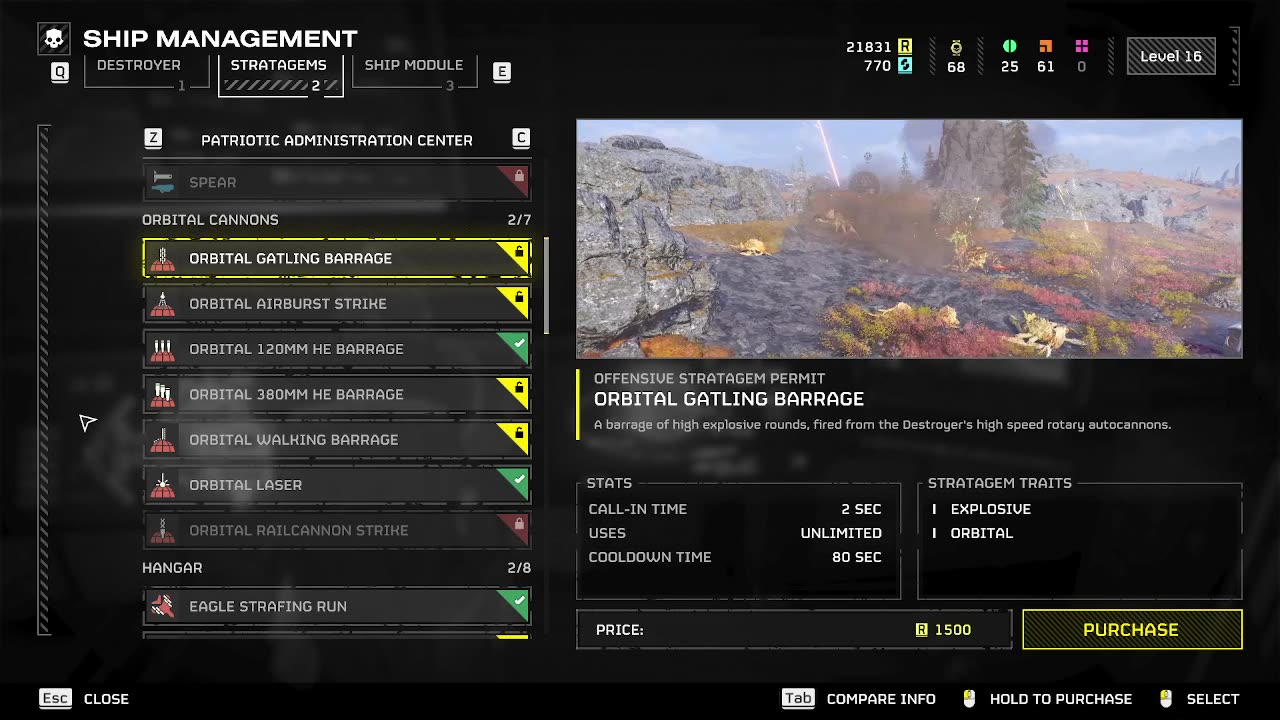
Task: Select the Eagle Strafing Run icon
Action: 164,606
